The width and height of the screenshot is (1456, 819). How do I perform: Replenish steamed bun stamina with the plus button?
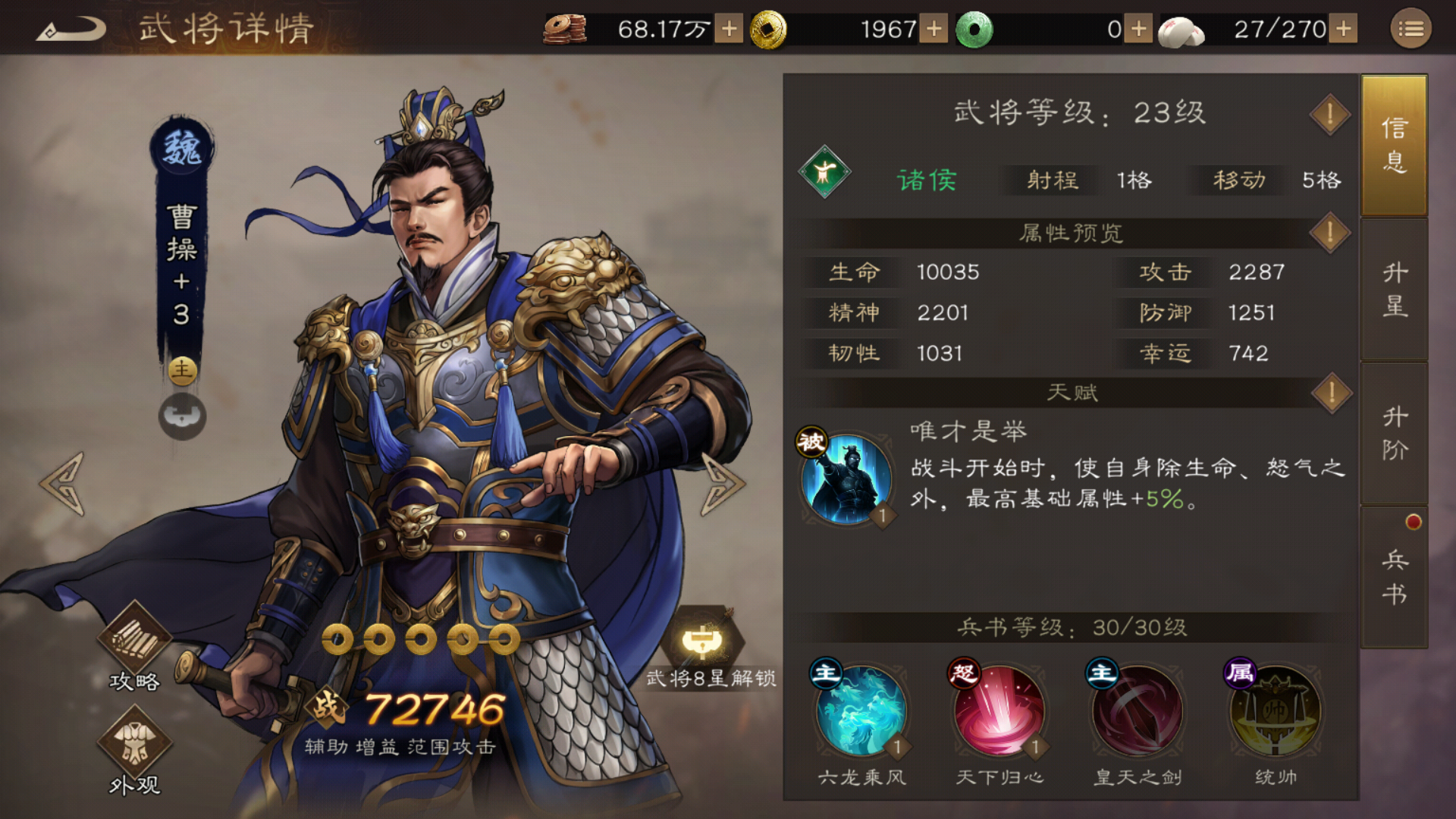[x=1344, y=30]
